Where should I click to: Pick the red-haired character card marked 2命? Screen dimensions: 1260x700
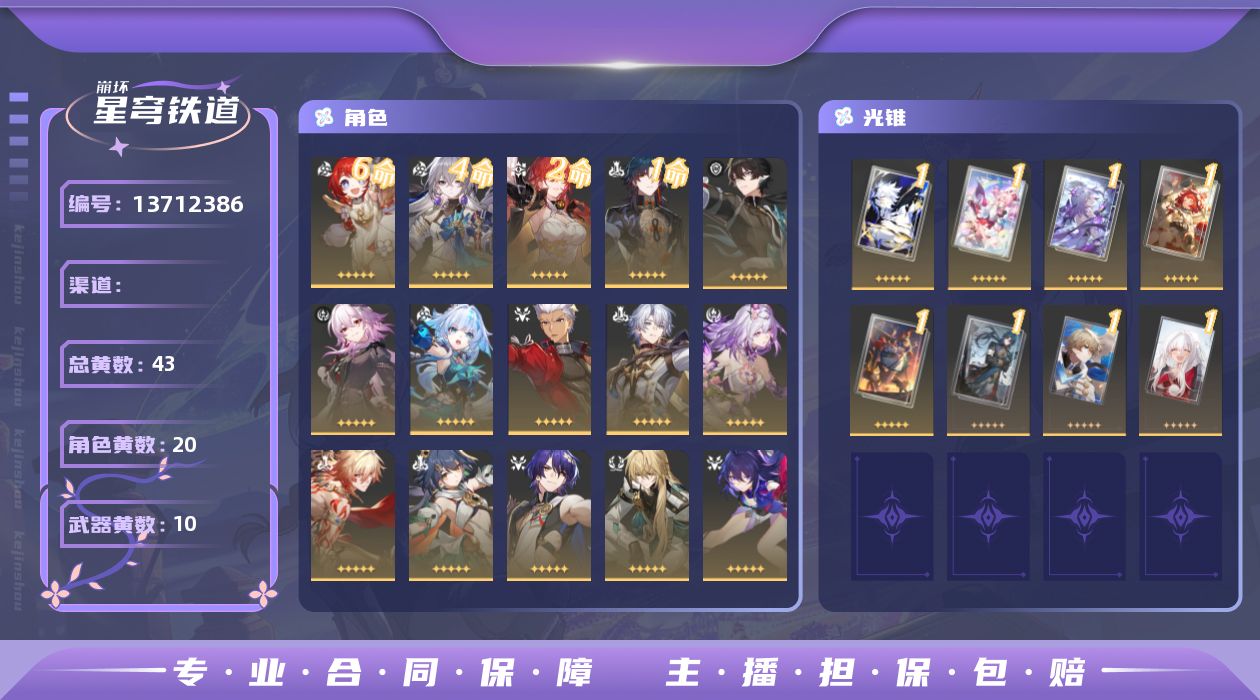point(548,222)
